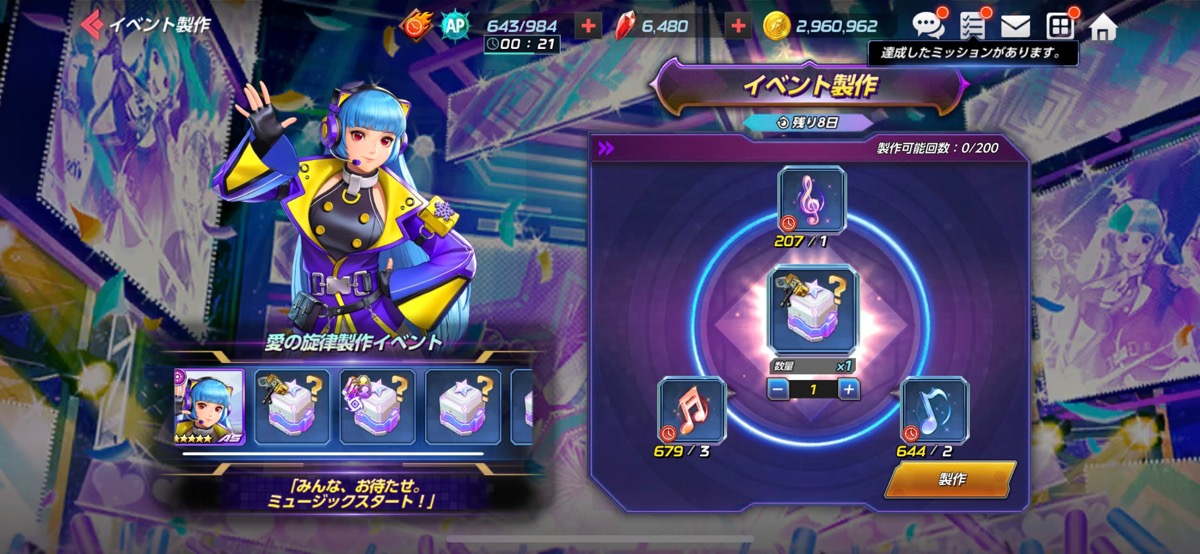Viewport: 1200px width, 554px height.
Task: Click the flame fist icon beside AP
Action: coord(416,26)
